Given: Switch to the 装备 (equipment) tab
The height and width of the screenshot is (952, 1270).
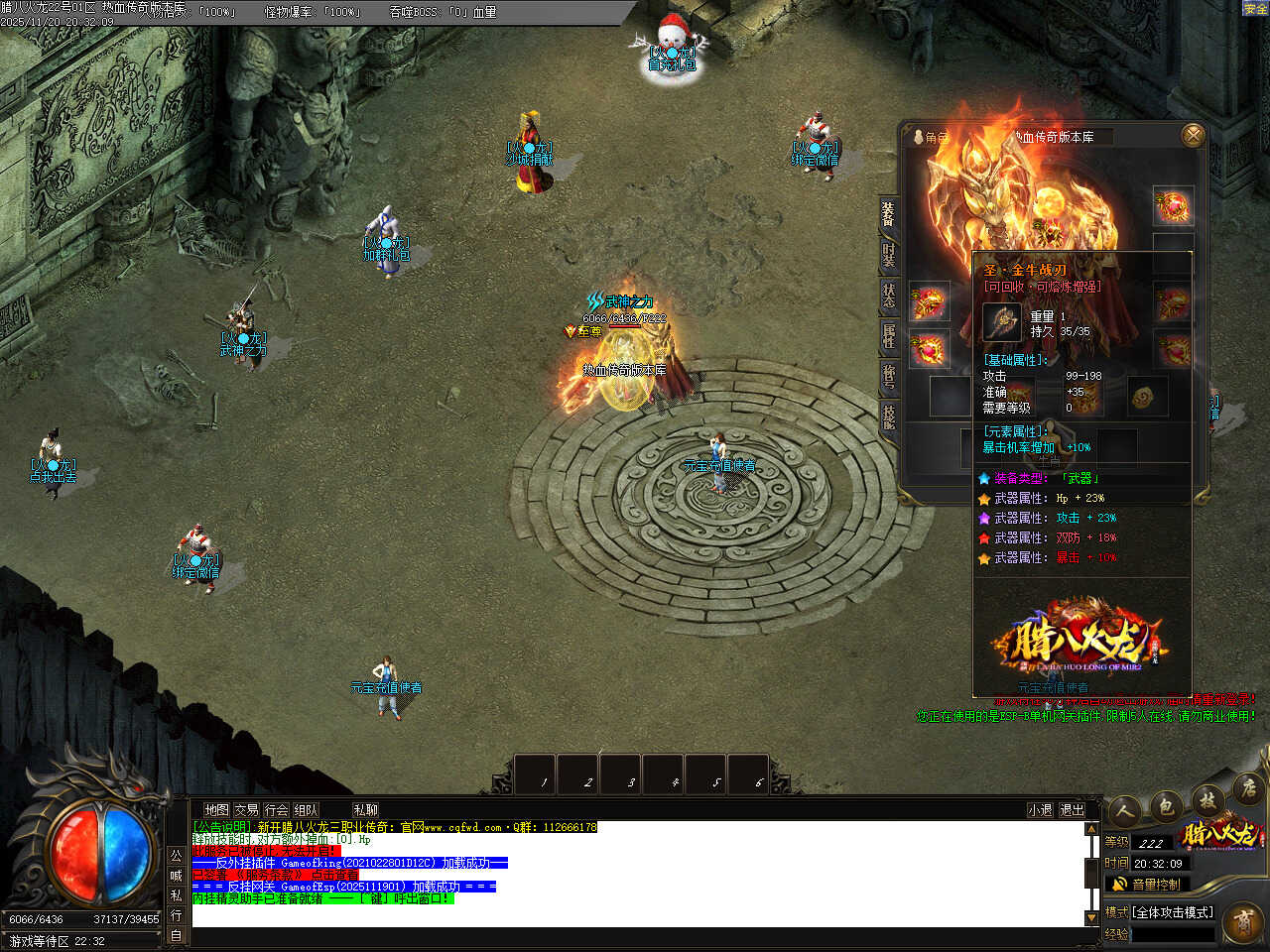Looking at the screenshot, I should coord(888,212).
